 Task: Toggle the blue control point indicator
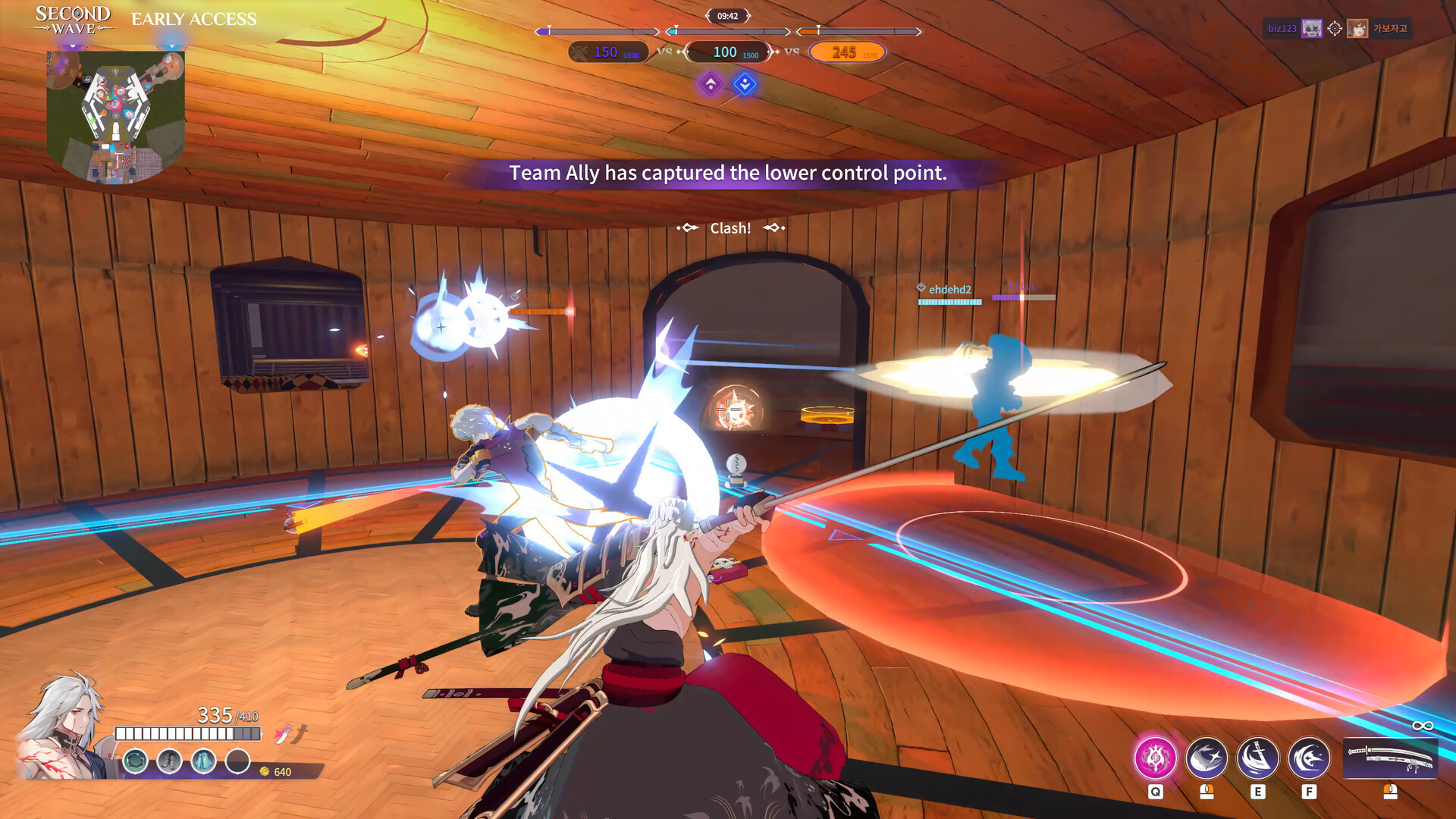click(x=746, y=85)
